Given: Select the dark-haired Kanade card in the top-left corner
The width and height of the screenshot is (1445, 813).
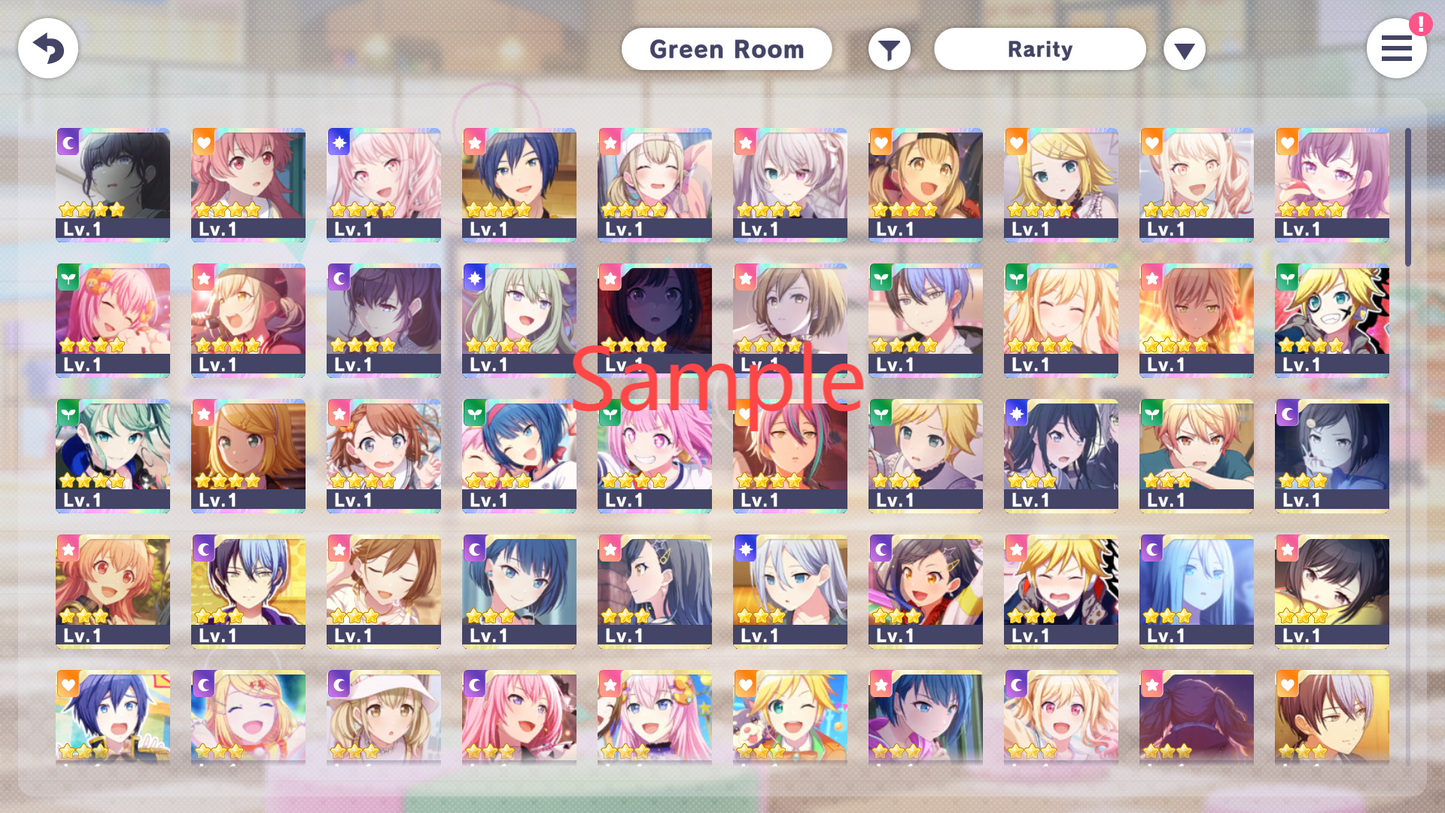Looking at the screenshot, I should (x=112, y=185).
